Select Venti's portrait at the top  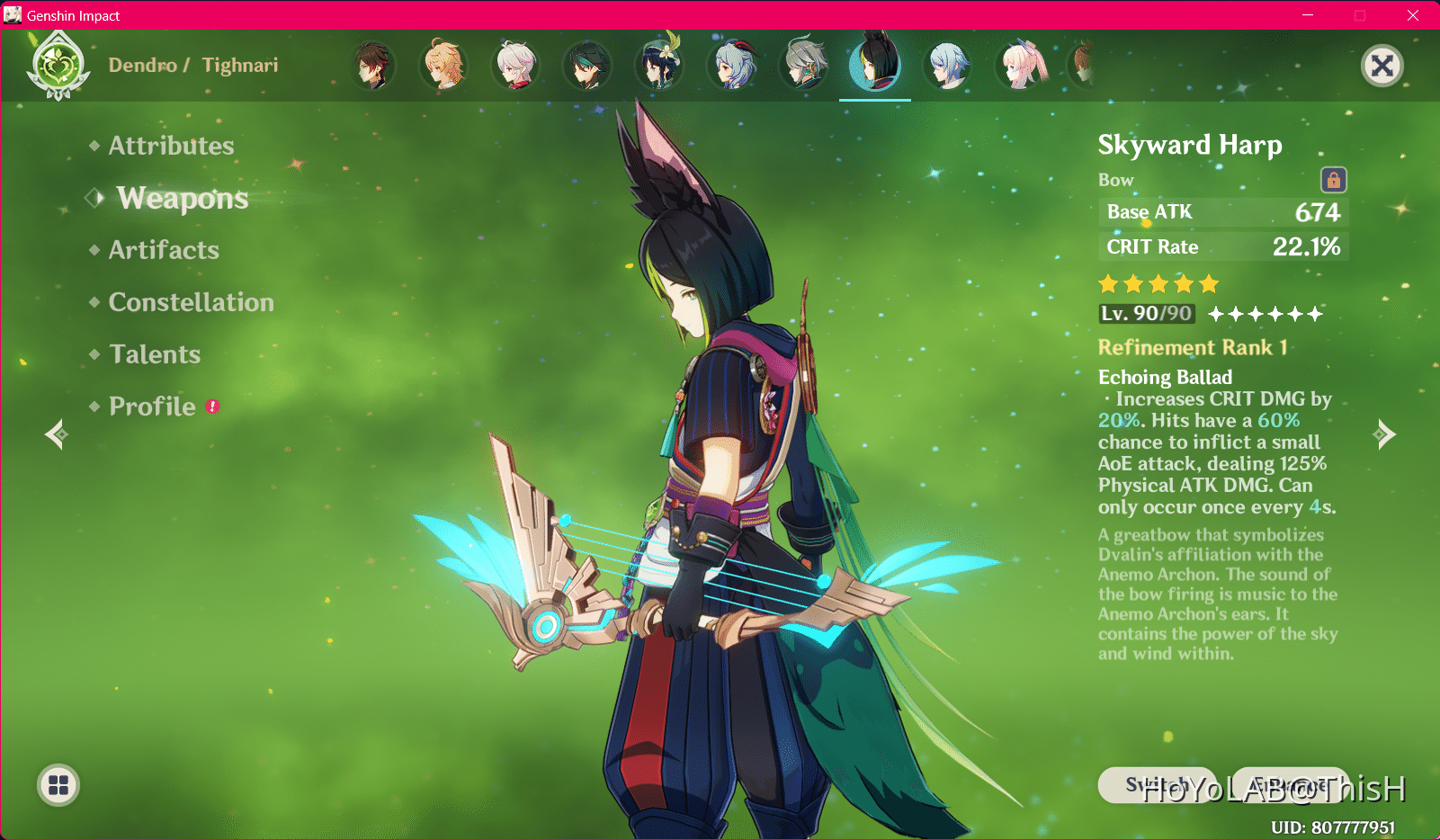(x=659, y=65)
